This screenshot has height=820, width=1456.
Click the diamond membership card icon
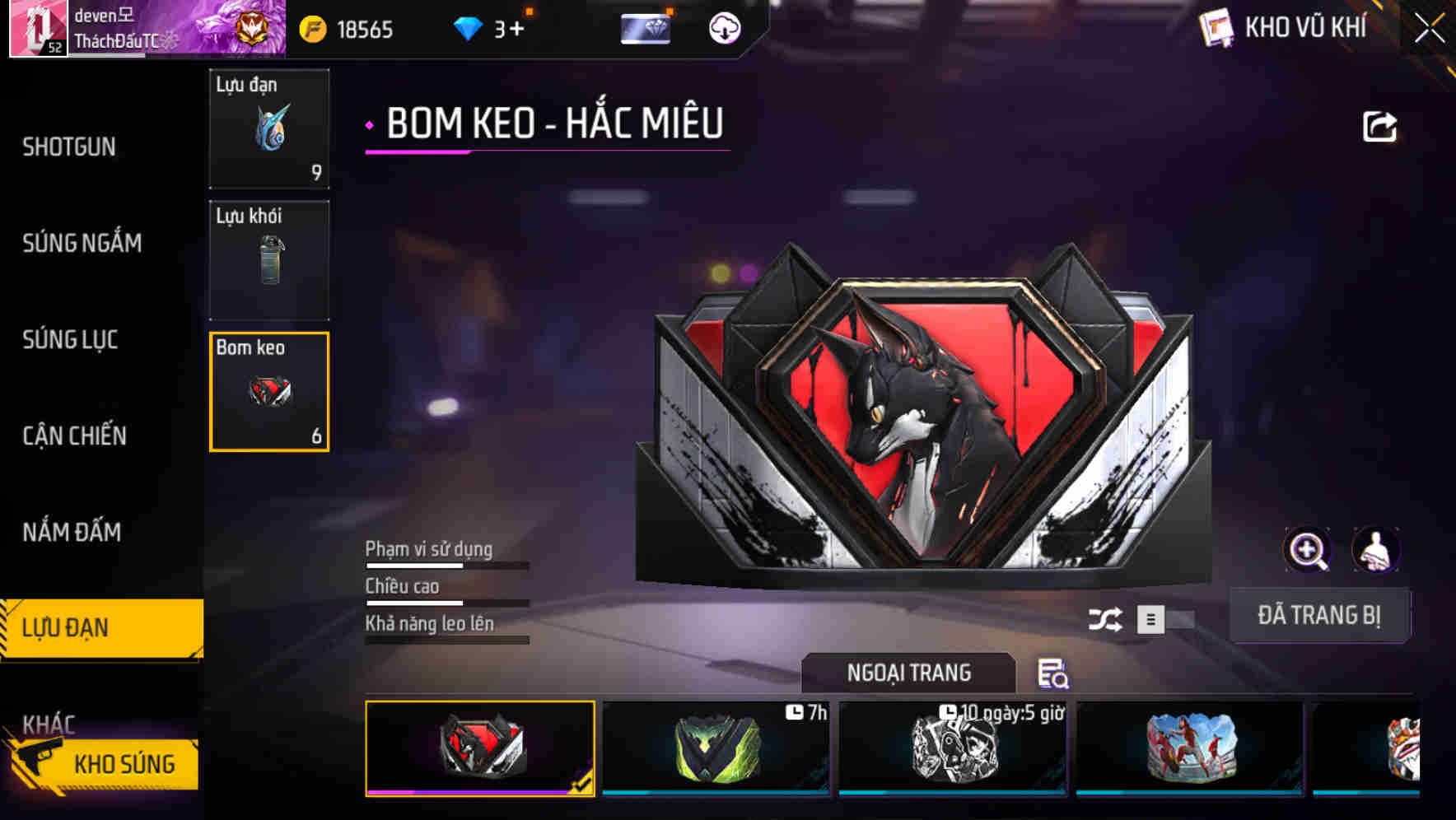pyautogui.click(x=646, y=28)
